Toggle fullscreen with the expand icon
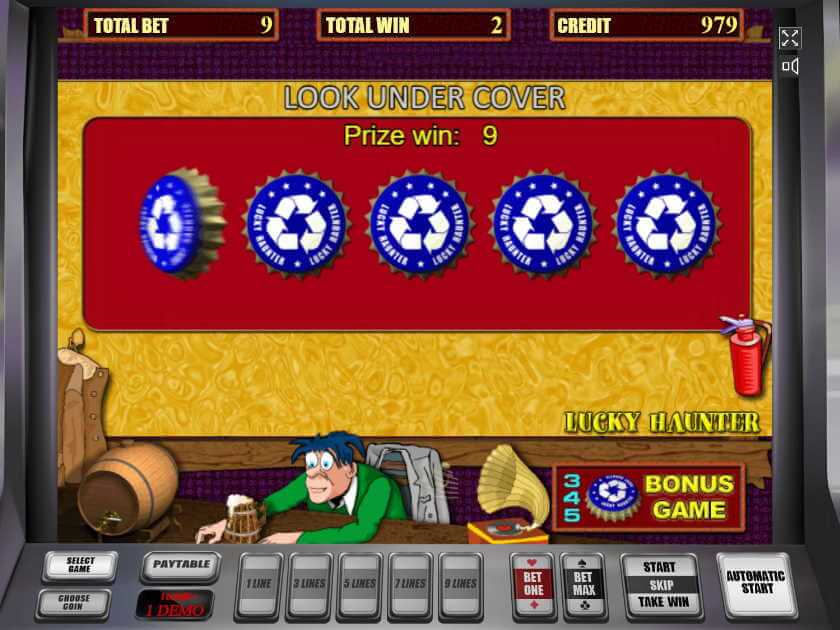 (790, 38)
